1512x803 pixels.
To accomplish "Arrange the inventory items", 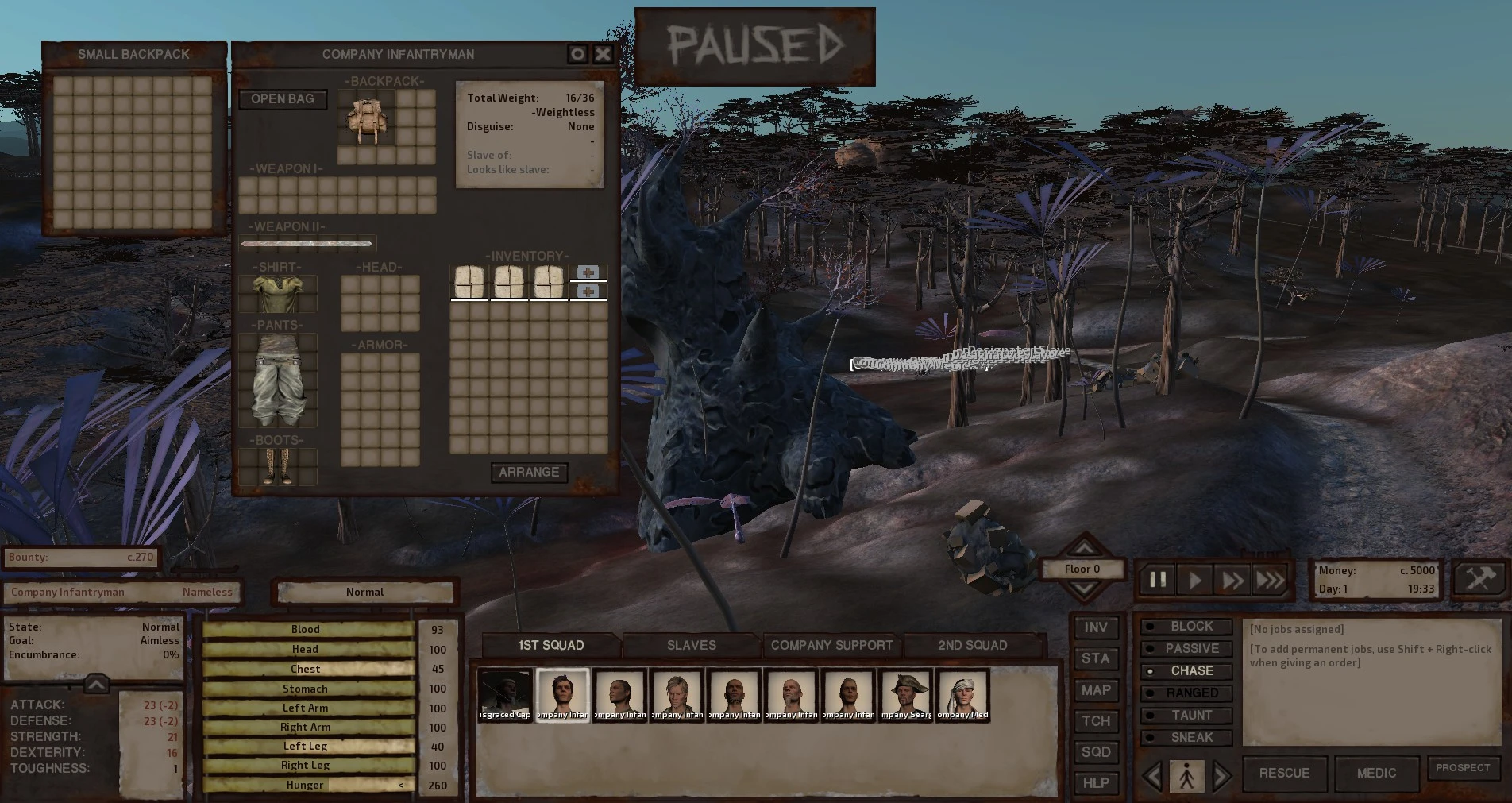I will coord(529,473).
